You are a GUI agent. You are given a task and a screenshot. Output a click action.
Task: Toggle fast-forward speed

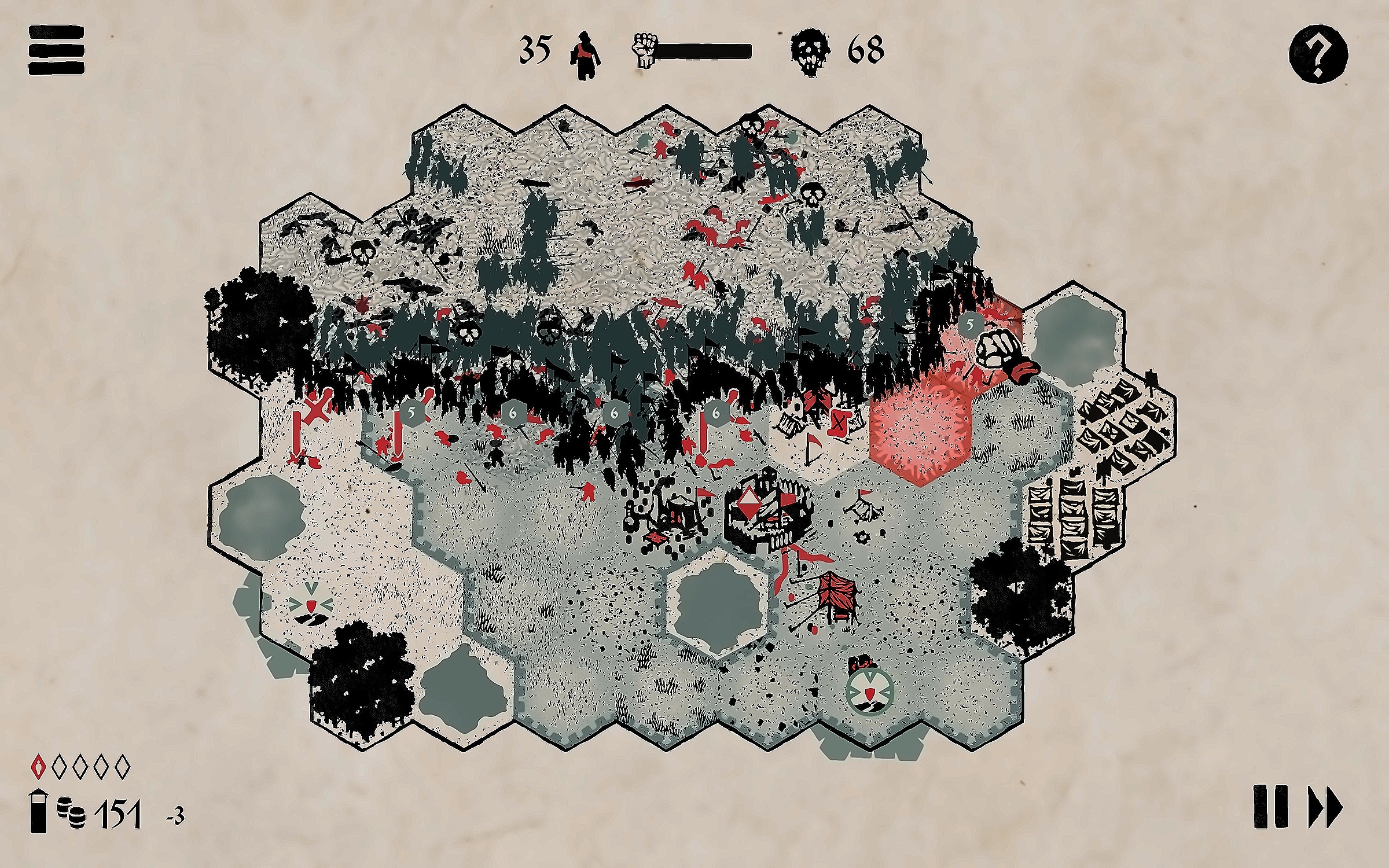[x=1325, y=807]
